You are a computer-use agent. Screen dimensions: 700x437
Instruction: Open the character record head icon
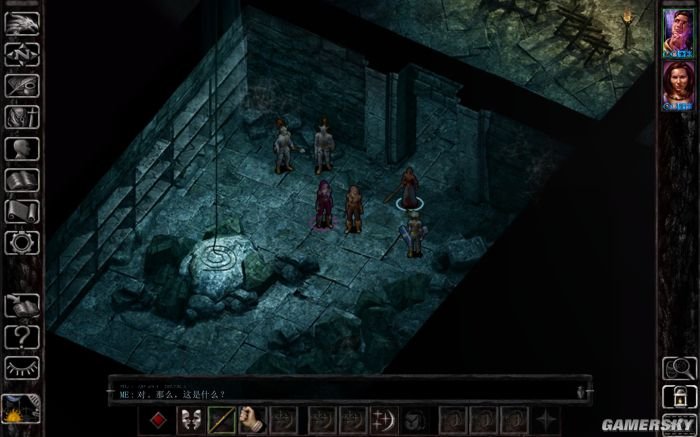click(22, 149)
